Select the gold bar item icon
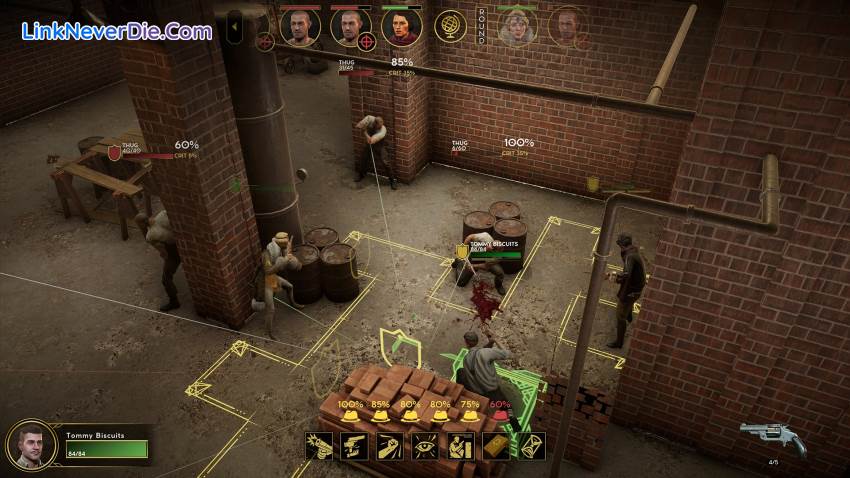Image resolution: width=850 pixels, height=478 pixels. click(x=496, y=447)
